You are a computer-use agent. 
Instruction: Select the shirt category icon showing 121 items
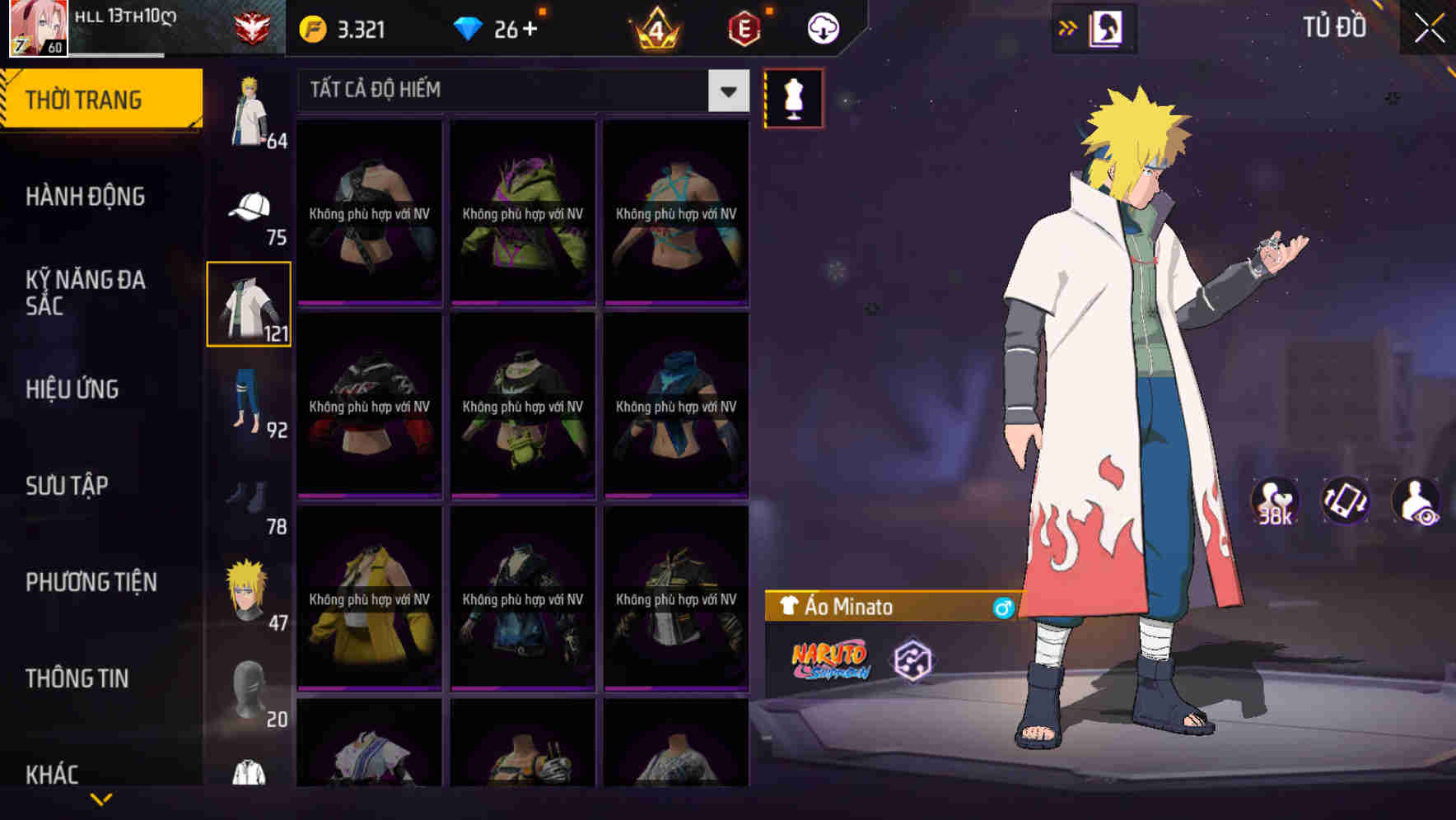[x=249, y=303]
